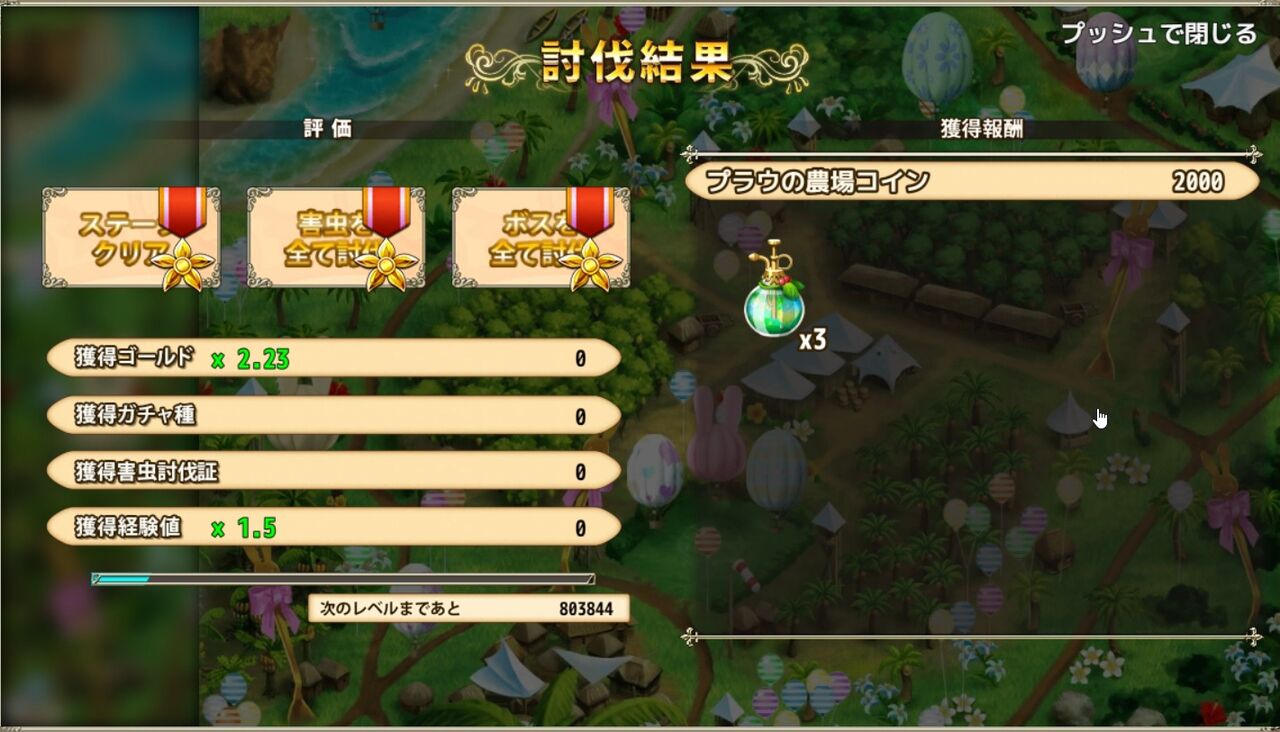Image resolution: width=1280 pixels, height=732 pixels.
Task: Click the gold flower ribbon on the first medal
Action: [183, 262]
